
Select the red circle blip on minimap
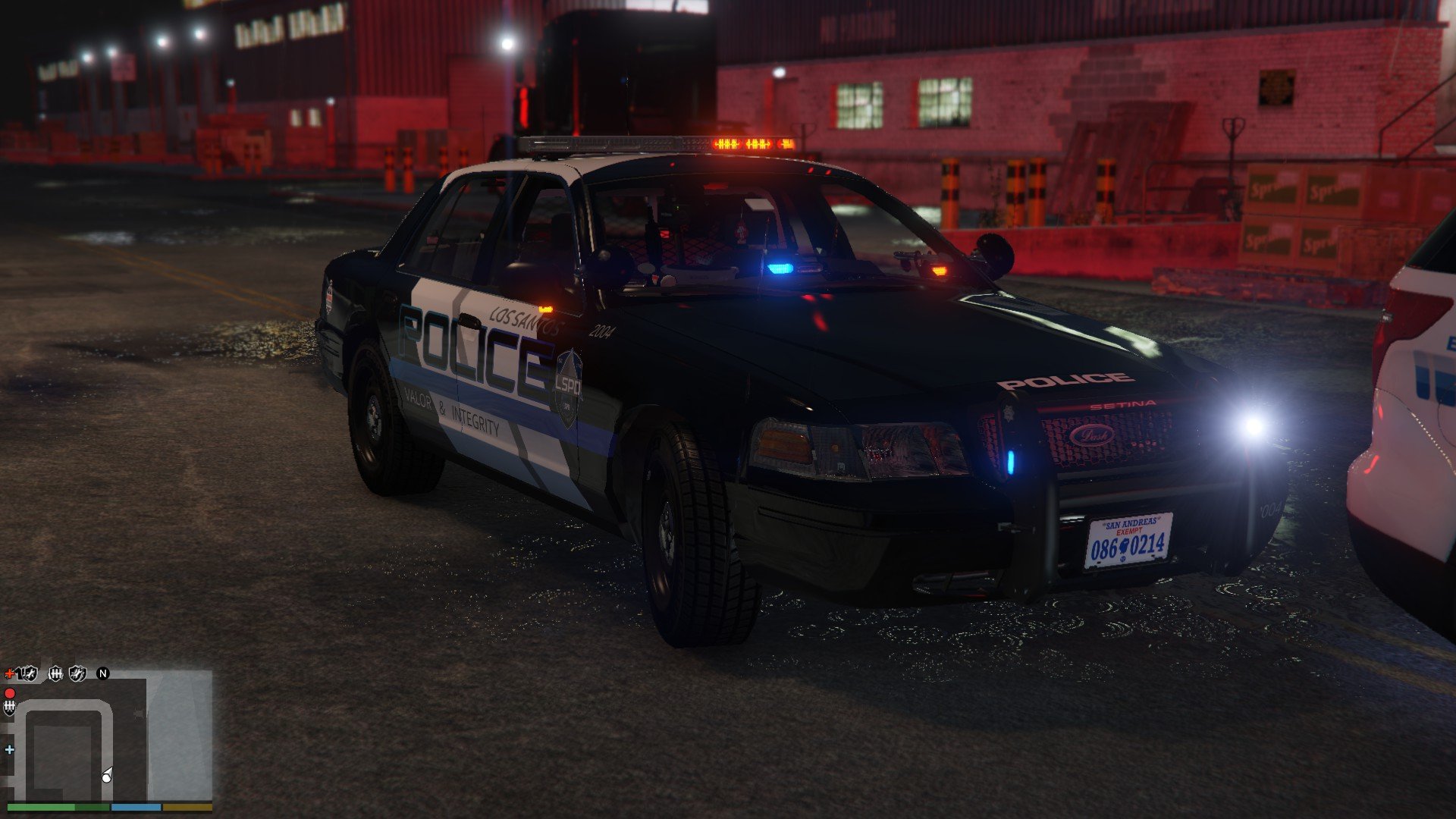(x=10, y=693)
